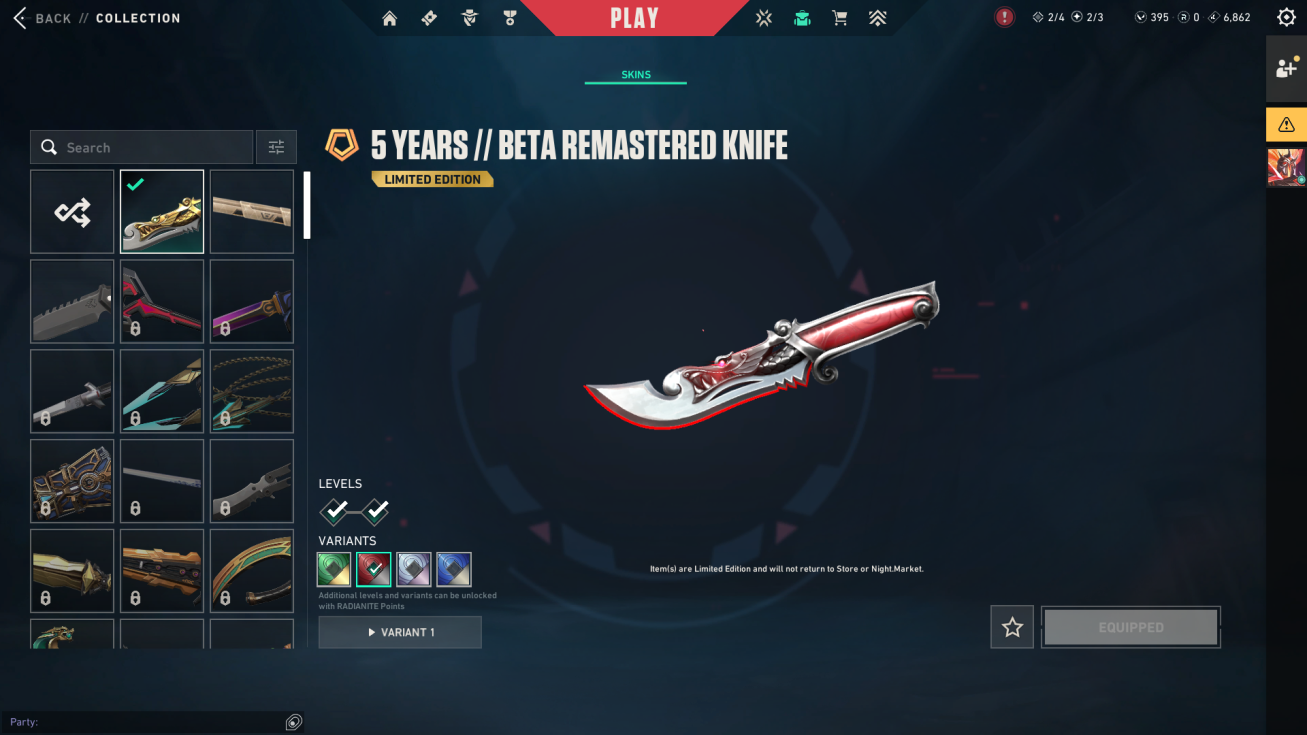Select the equipped gold dragon knife thumbnail
1307x735 pixels.
[x=162, y=211]
